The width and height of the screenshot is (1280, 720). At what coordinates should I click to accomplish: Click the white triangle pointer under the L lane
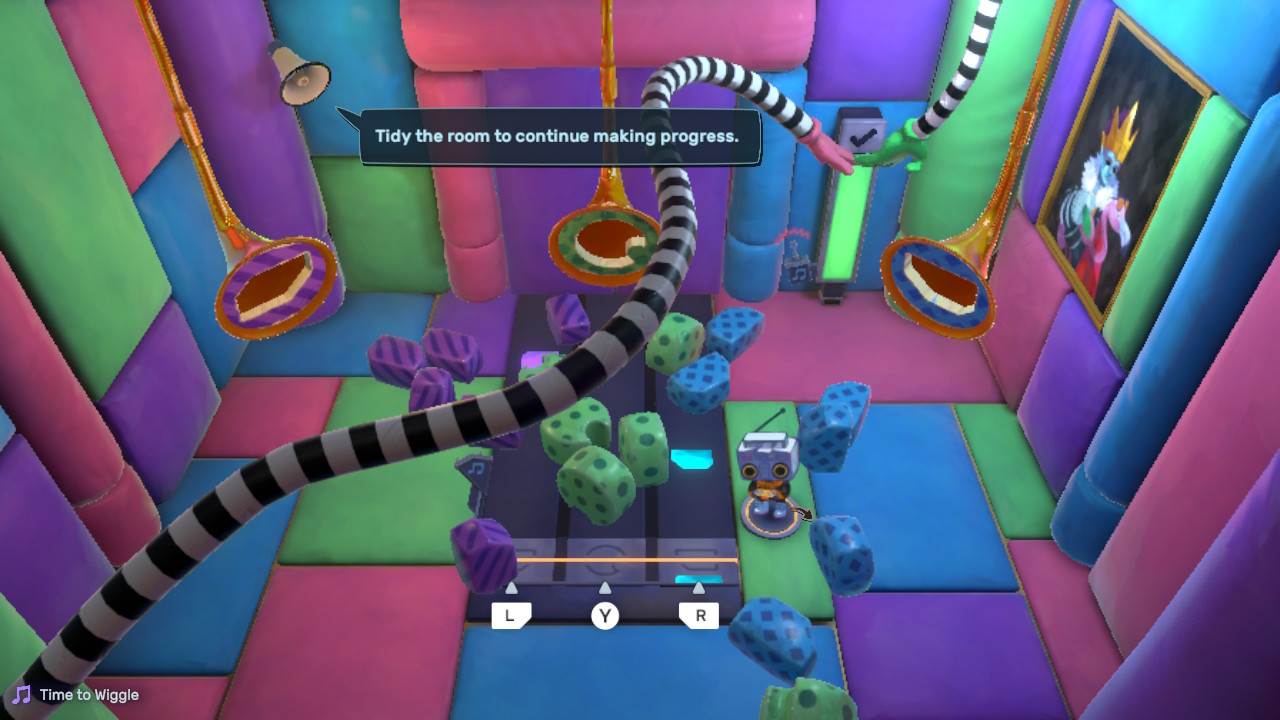coord(512,588)
